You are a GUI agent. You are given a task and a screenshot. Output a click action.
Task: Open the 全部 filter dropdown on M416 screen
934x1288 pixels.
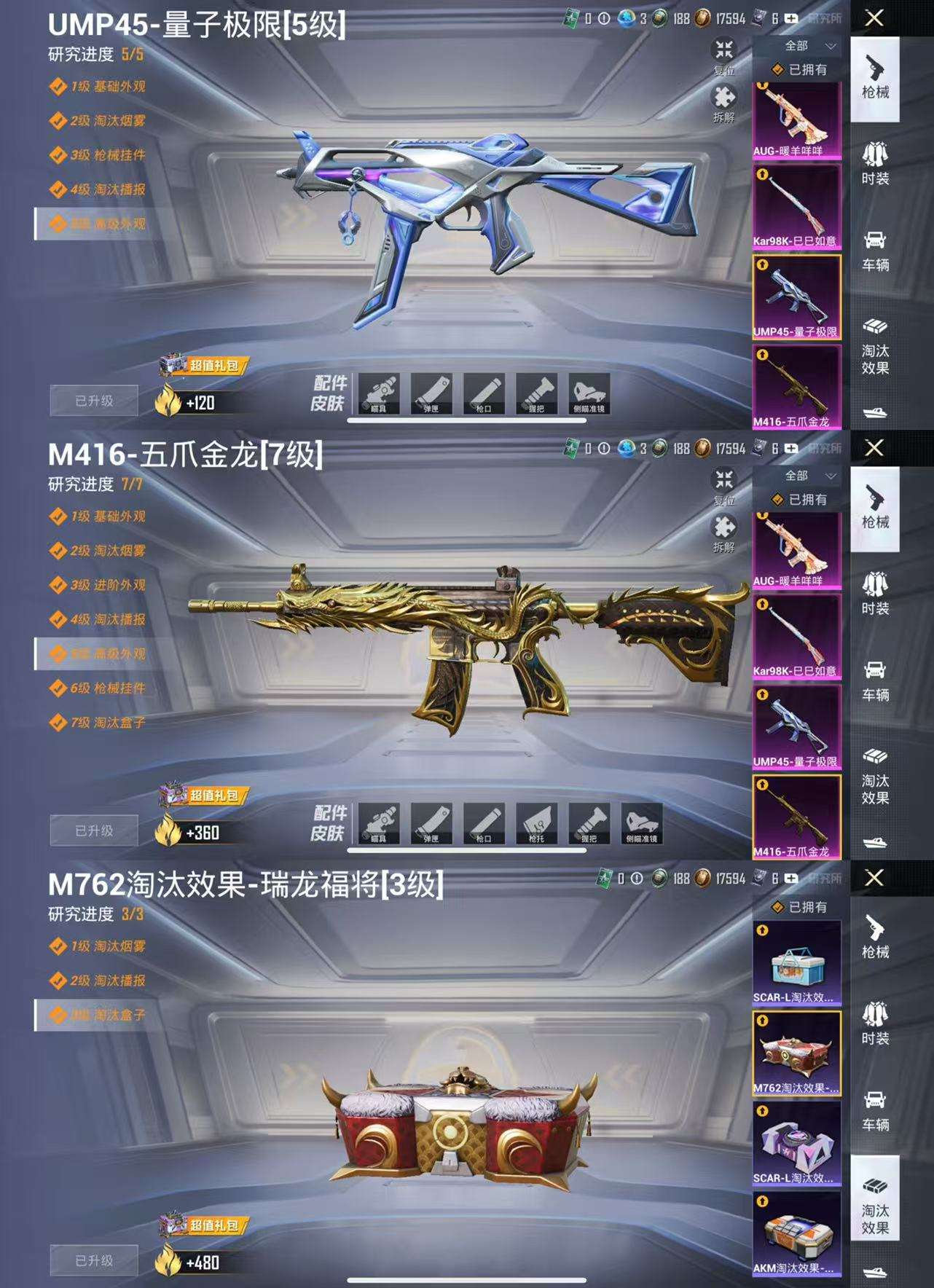coord(807,476)
